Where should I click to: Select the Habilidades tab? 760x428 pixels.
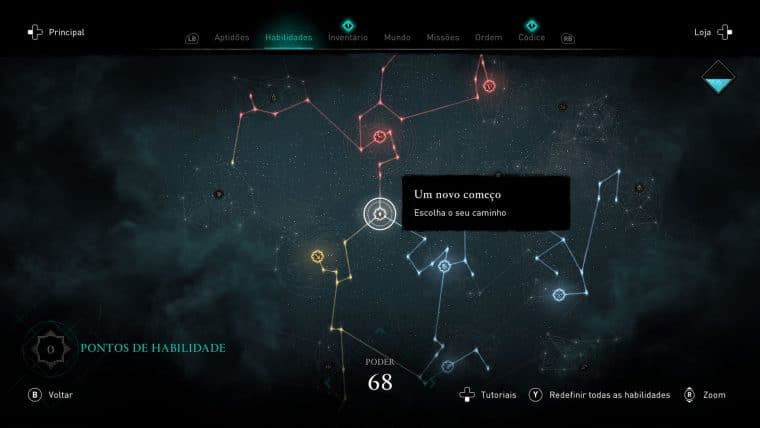pyautogui.click(x=289, y=37)
